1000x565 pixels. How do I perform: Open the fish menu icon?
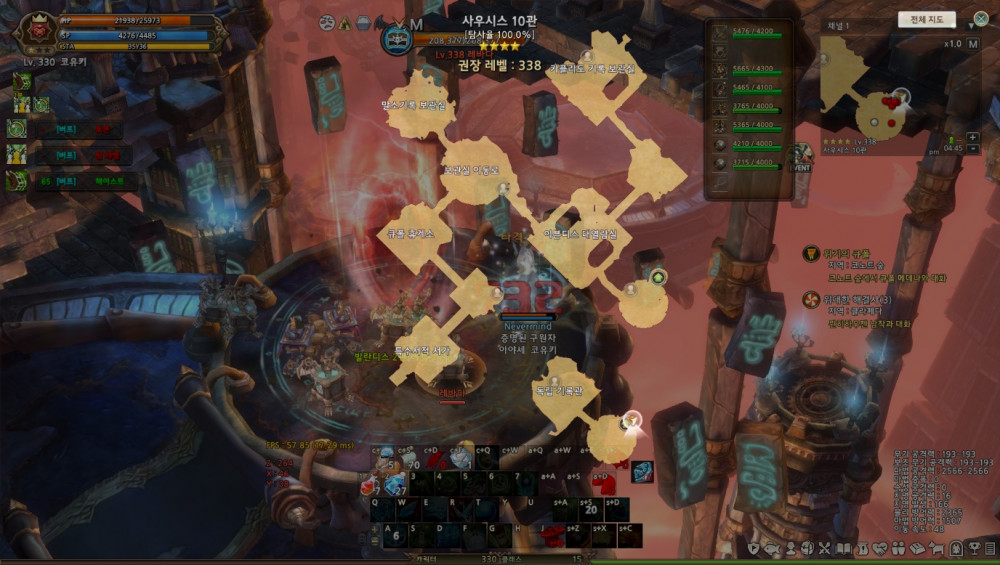point(771,548)
